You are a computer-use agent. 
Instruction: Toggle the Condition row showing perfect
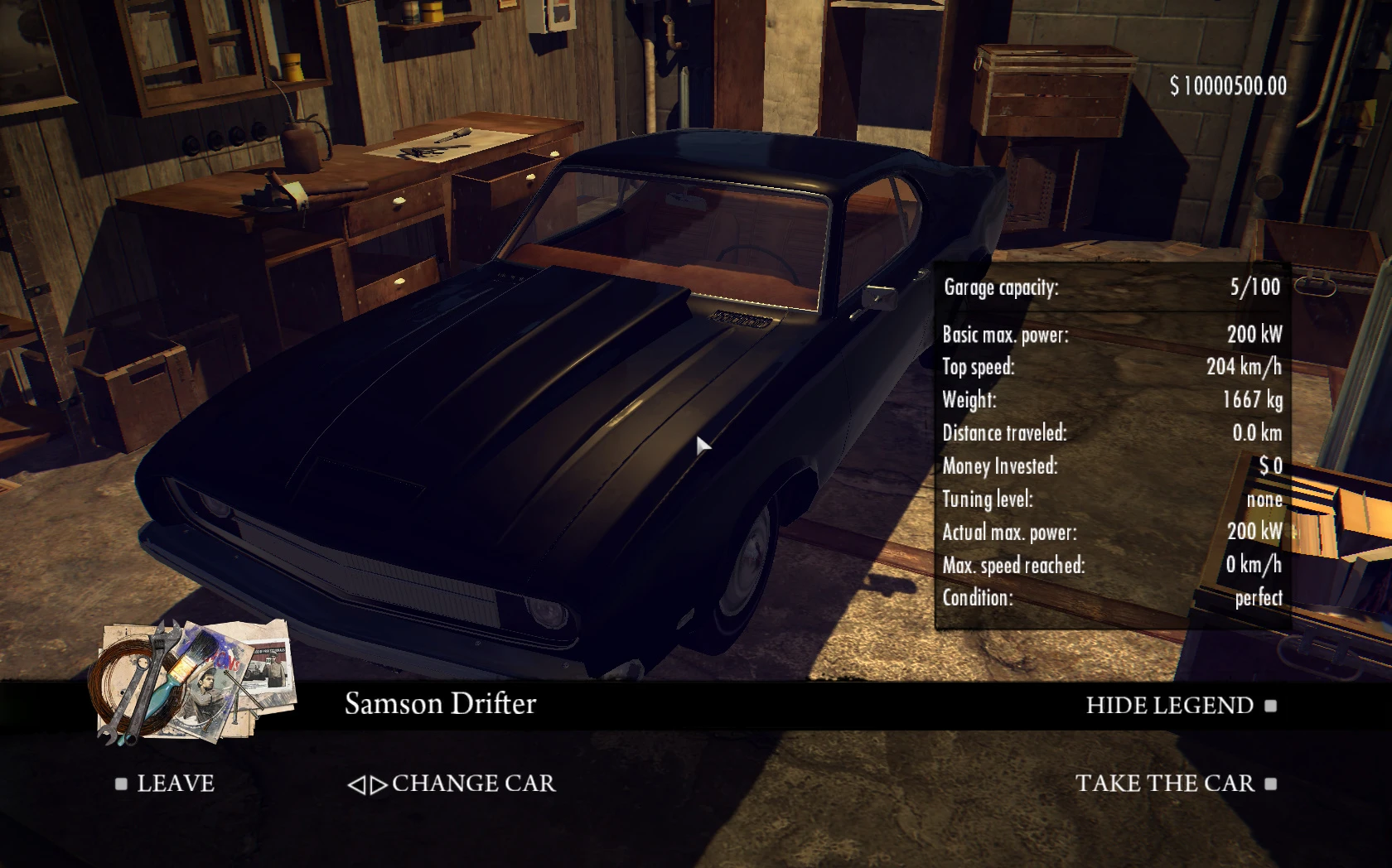pos(1110,598)
